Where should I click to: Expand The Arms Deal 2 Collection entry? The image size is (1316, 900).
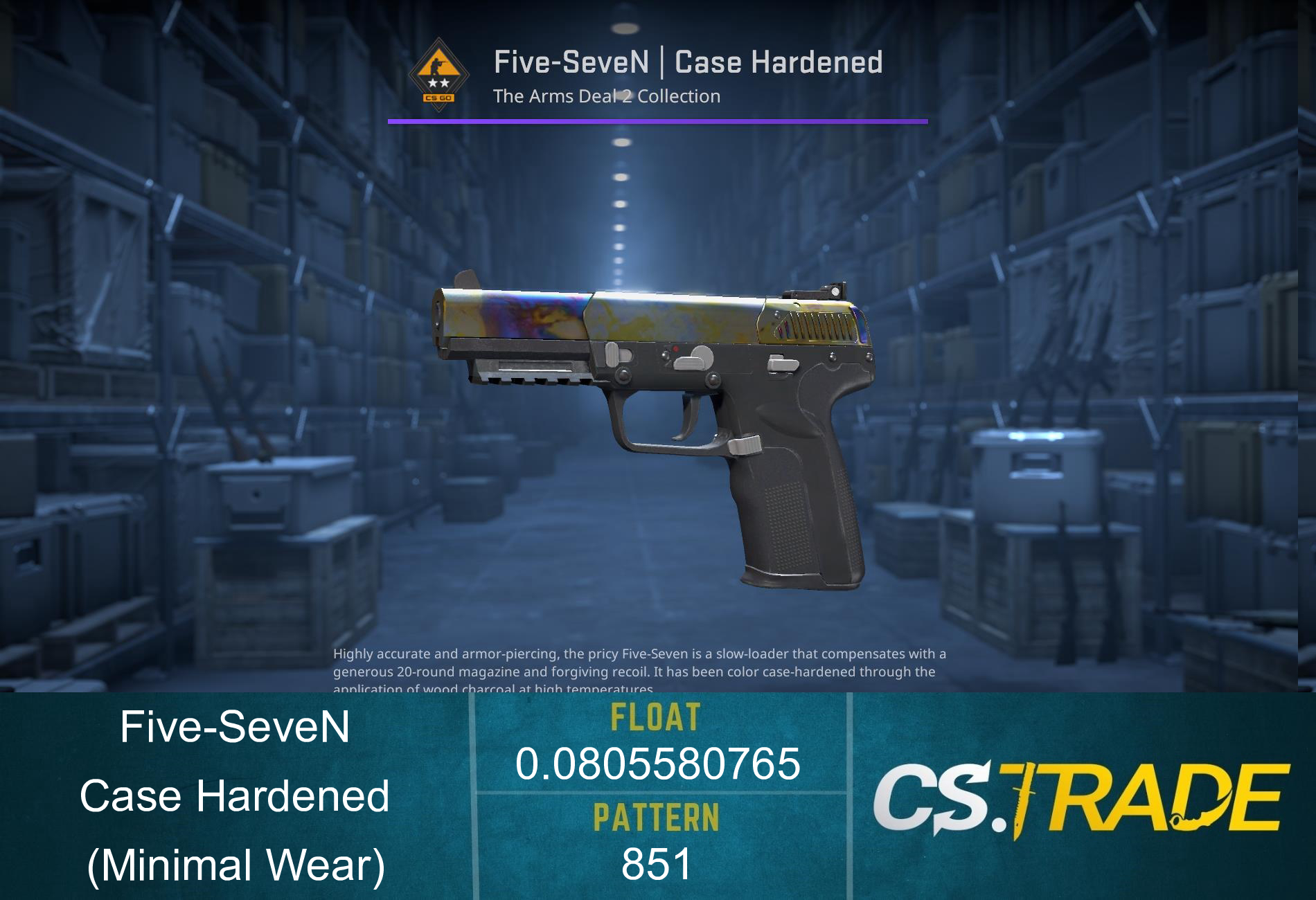[606, 96]
